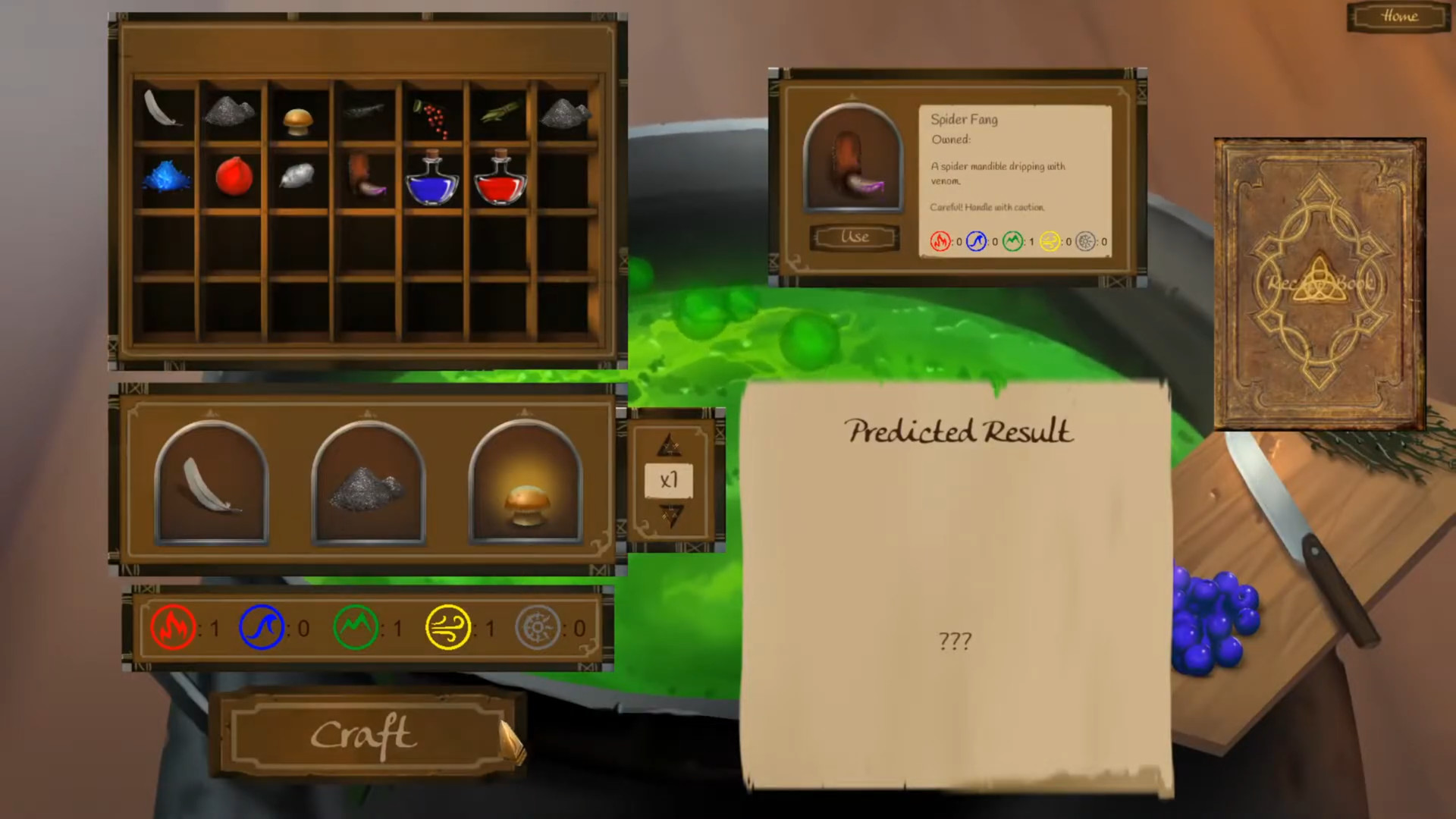The image size is (1456, 819).
Task: Pick the red berries ingredient
Action: pos(433,116)
